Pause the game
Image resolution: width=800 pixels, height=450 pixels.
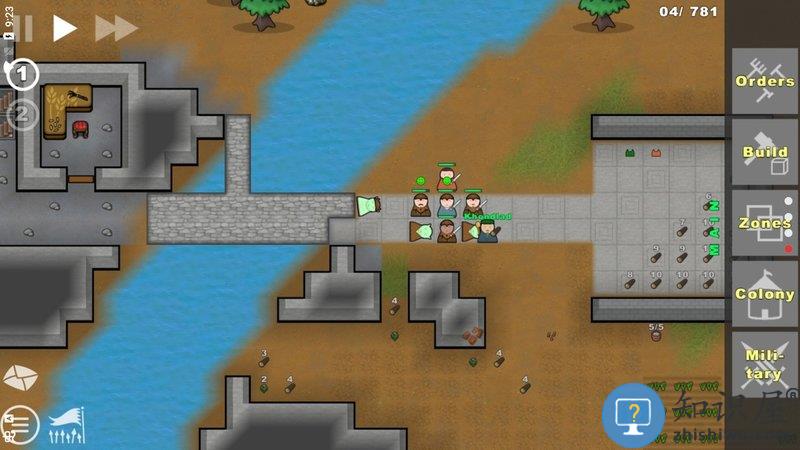(x=22, y=28)
